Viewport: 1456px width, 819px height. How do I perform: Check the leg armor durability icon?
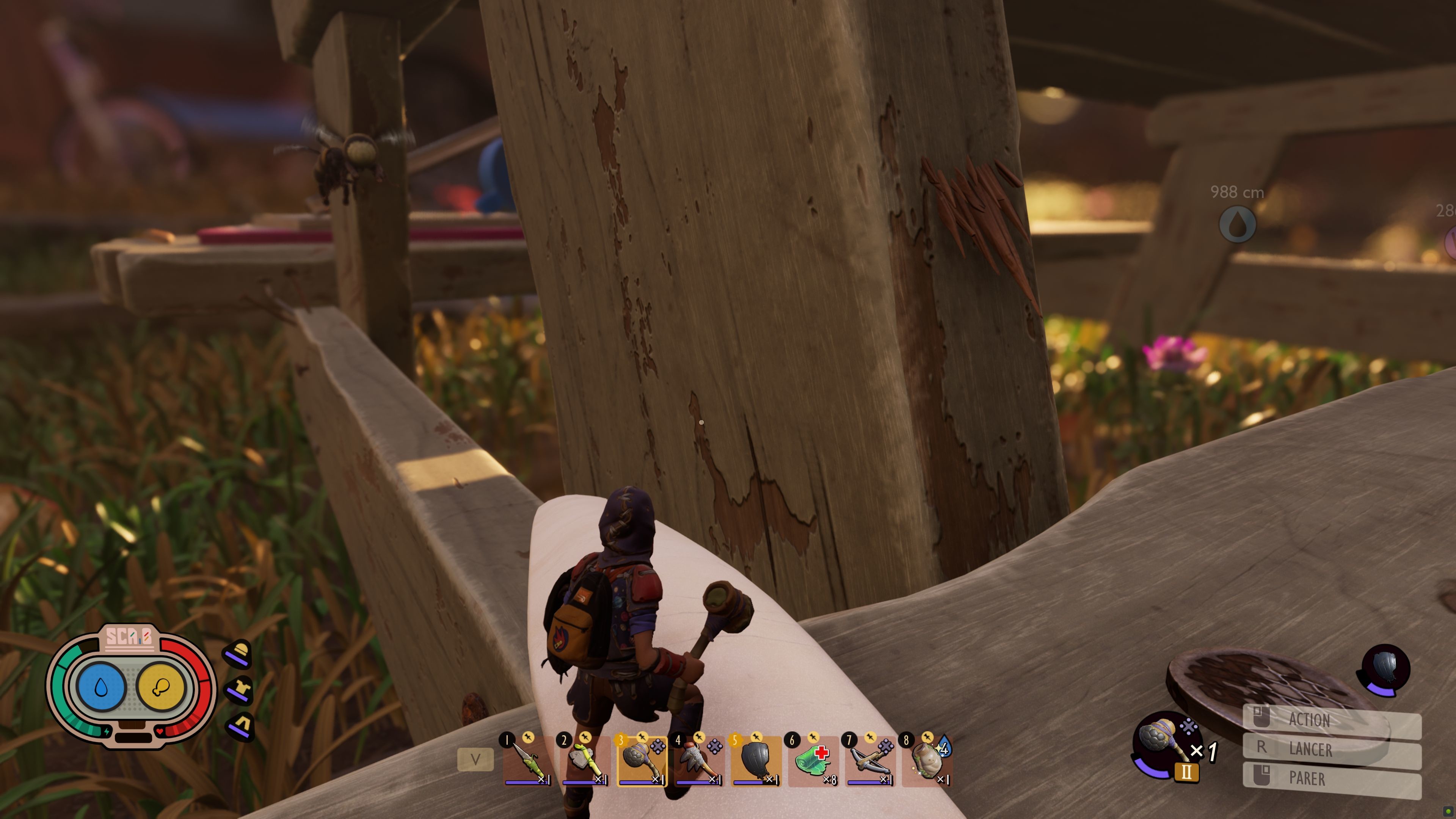[x=240, y=726]
